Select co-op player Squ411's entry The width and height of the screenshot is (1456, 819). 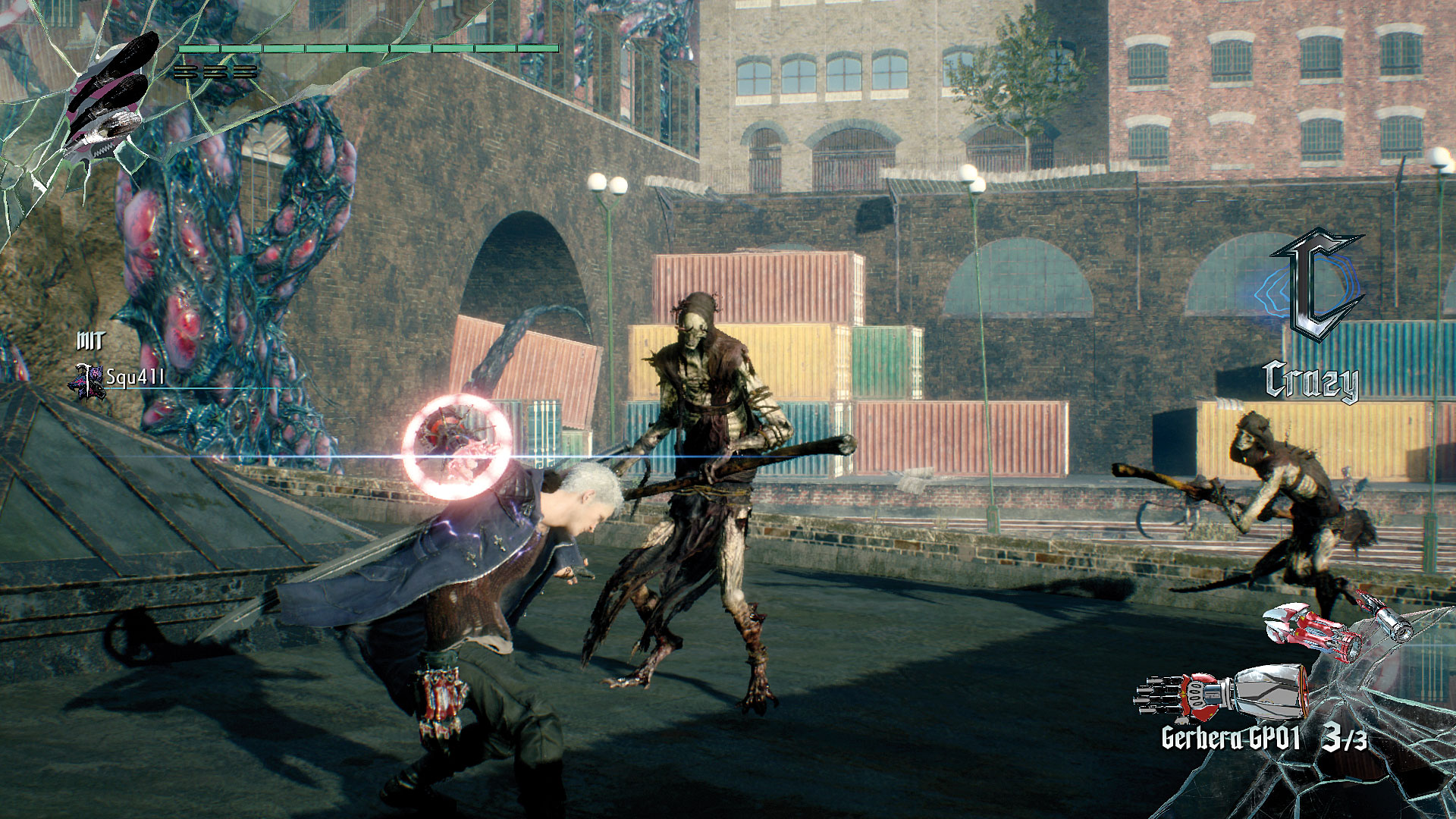click(121, 378)
